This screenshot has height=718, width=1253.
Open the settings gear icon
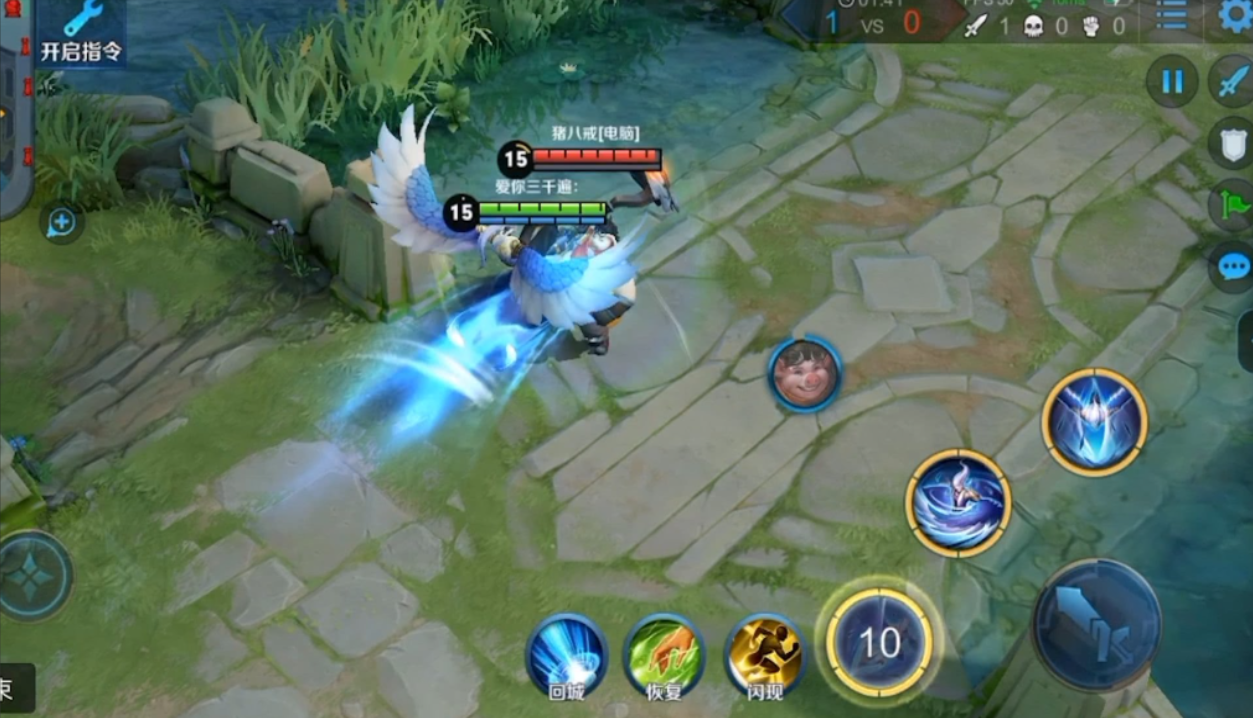coord(1236,16)
